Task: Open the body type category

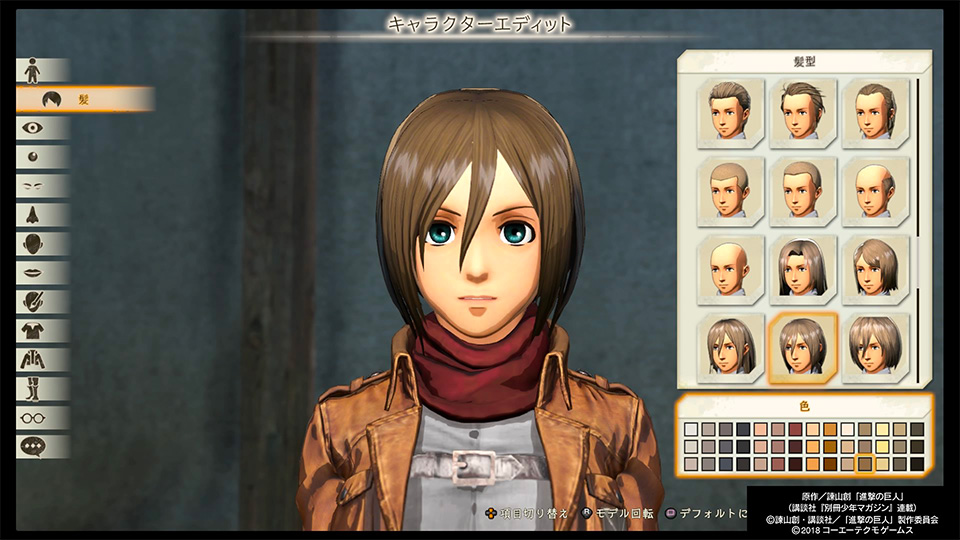Action: [33, 71]
